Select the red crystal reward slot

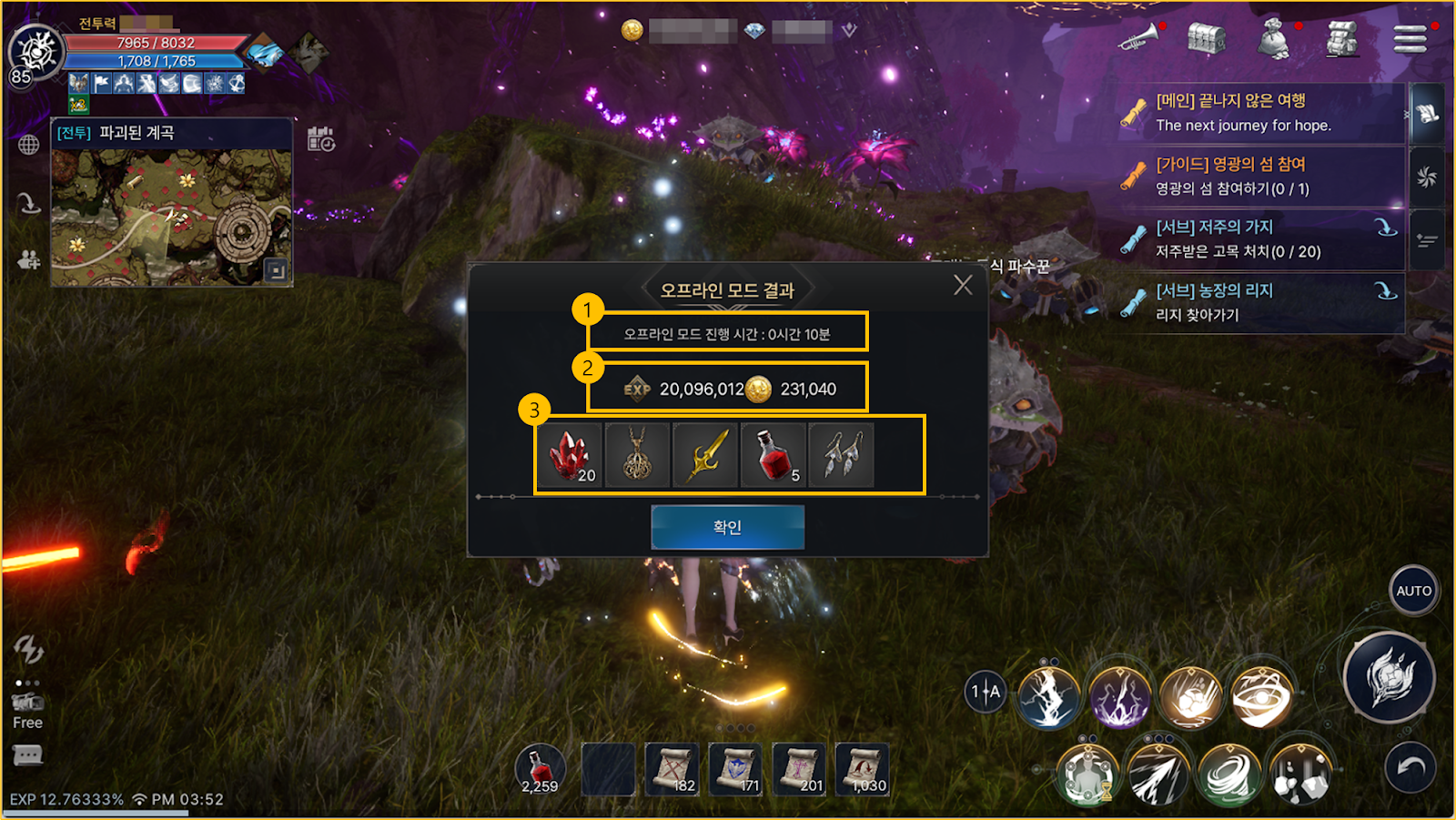(x=570, y=455)
